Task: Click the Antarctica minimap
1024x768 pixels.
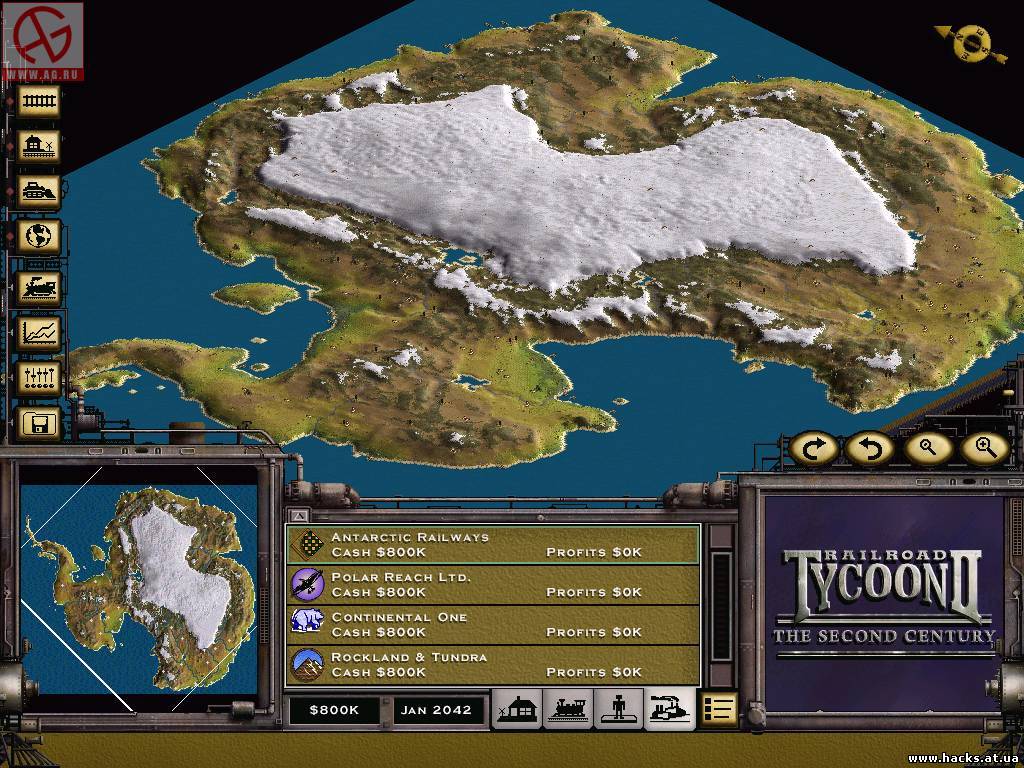Action: point(139,589)
